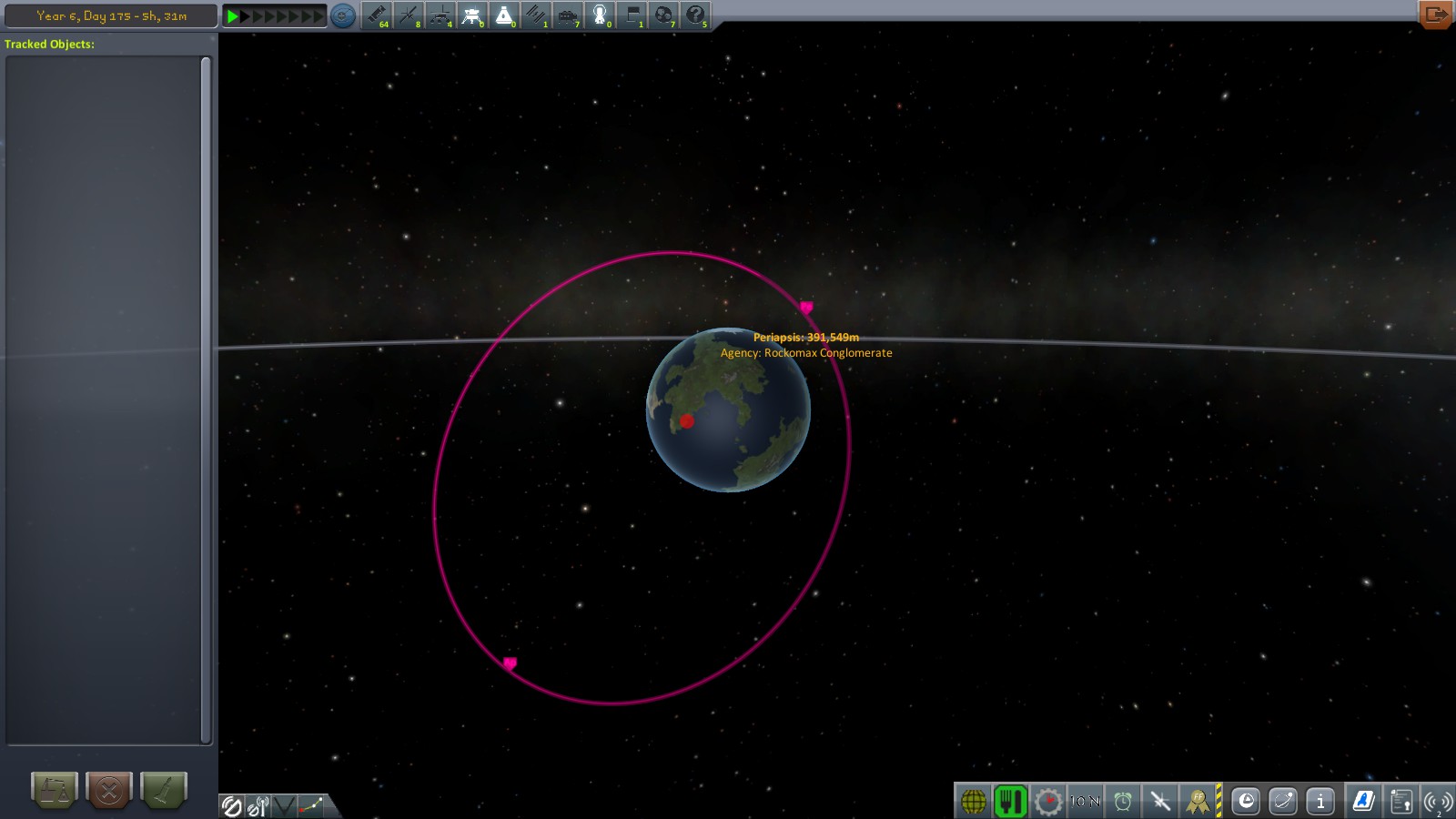This screenshot has height=819, width=1456.
Task: Toggle the EVA kerbal filter
Action: [x=600, y=15]
